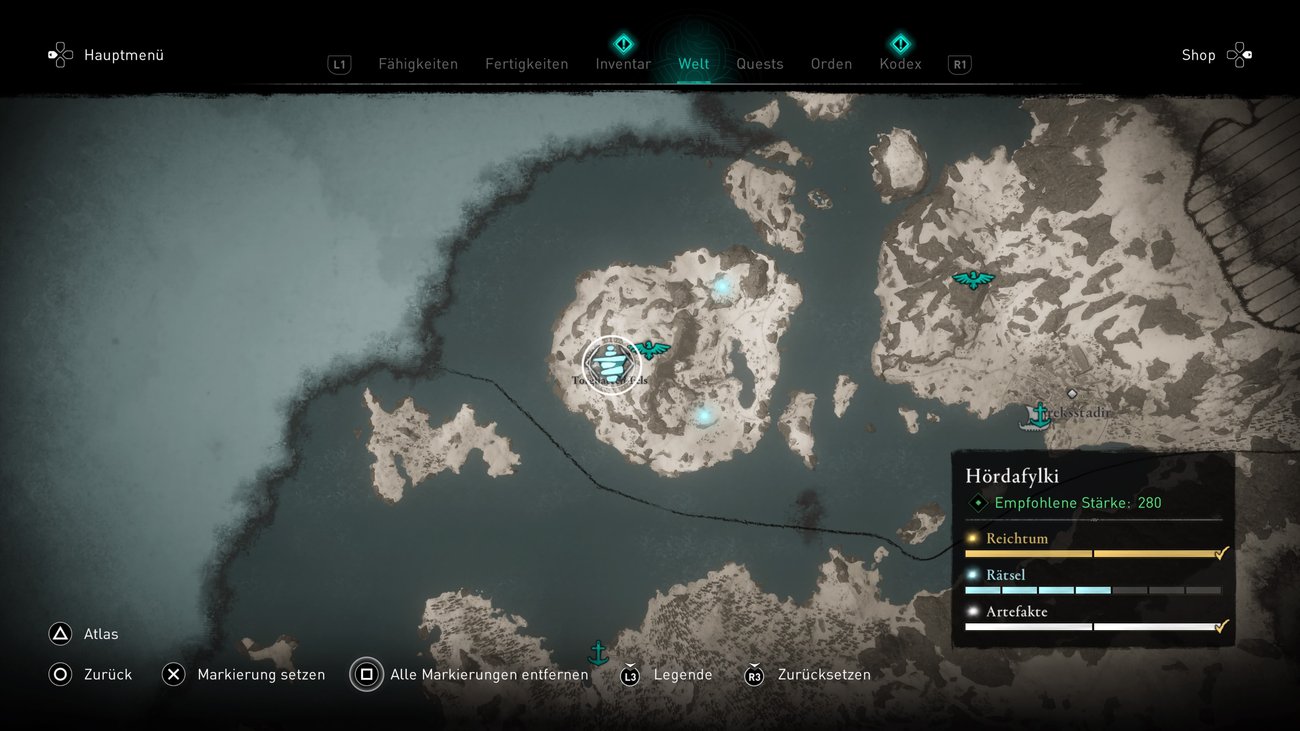Image resolution: width=1300 pixels, height=731 pixels.
Task: Choose the eagle sync point beside the cairn marker
Action: 652,349
